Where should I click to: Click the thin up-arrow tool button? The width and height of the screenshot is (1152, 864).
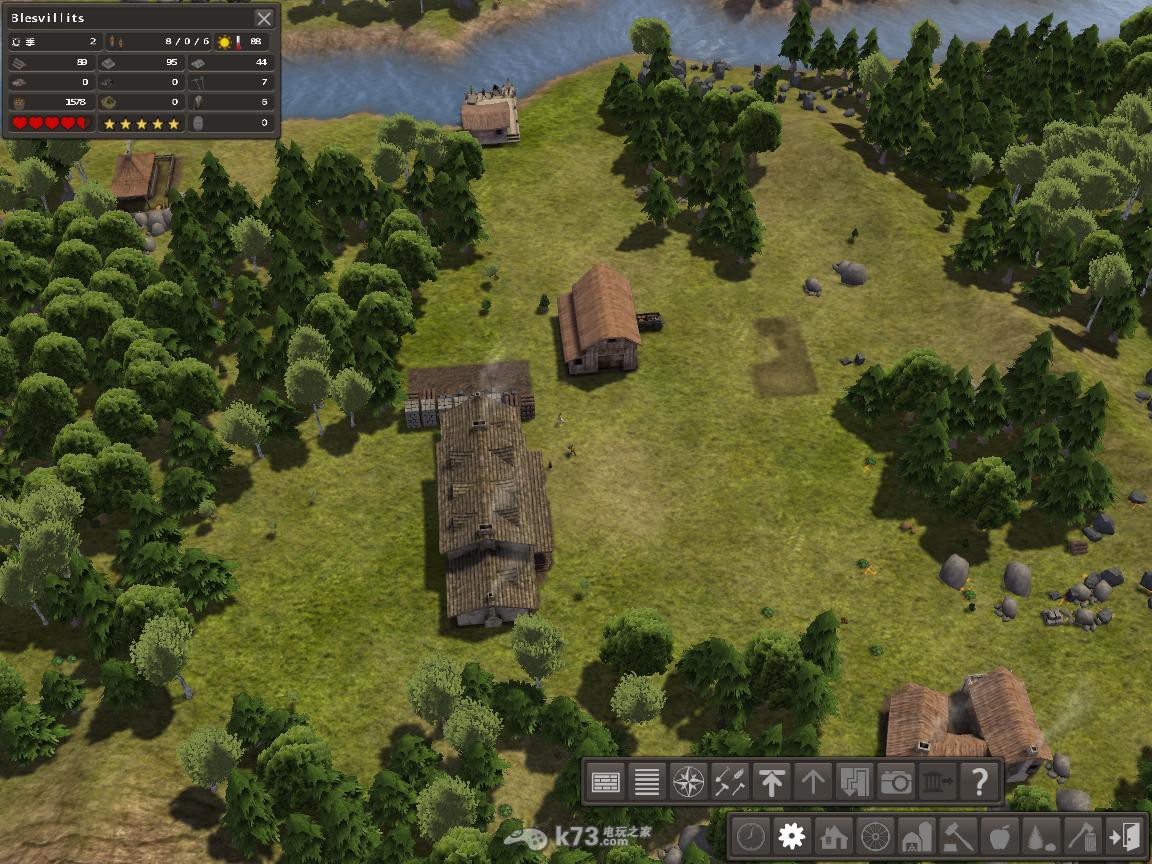pyautogui.click(x=813, y=782)
